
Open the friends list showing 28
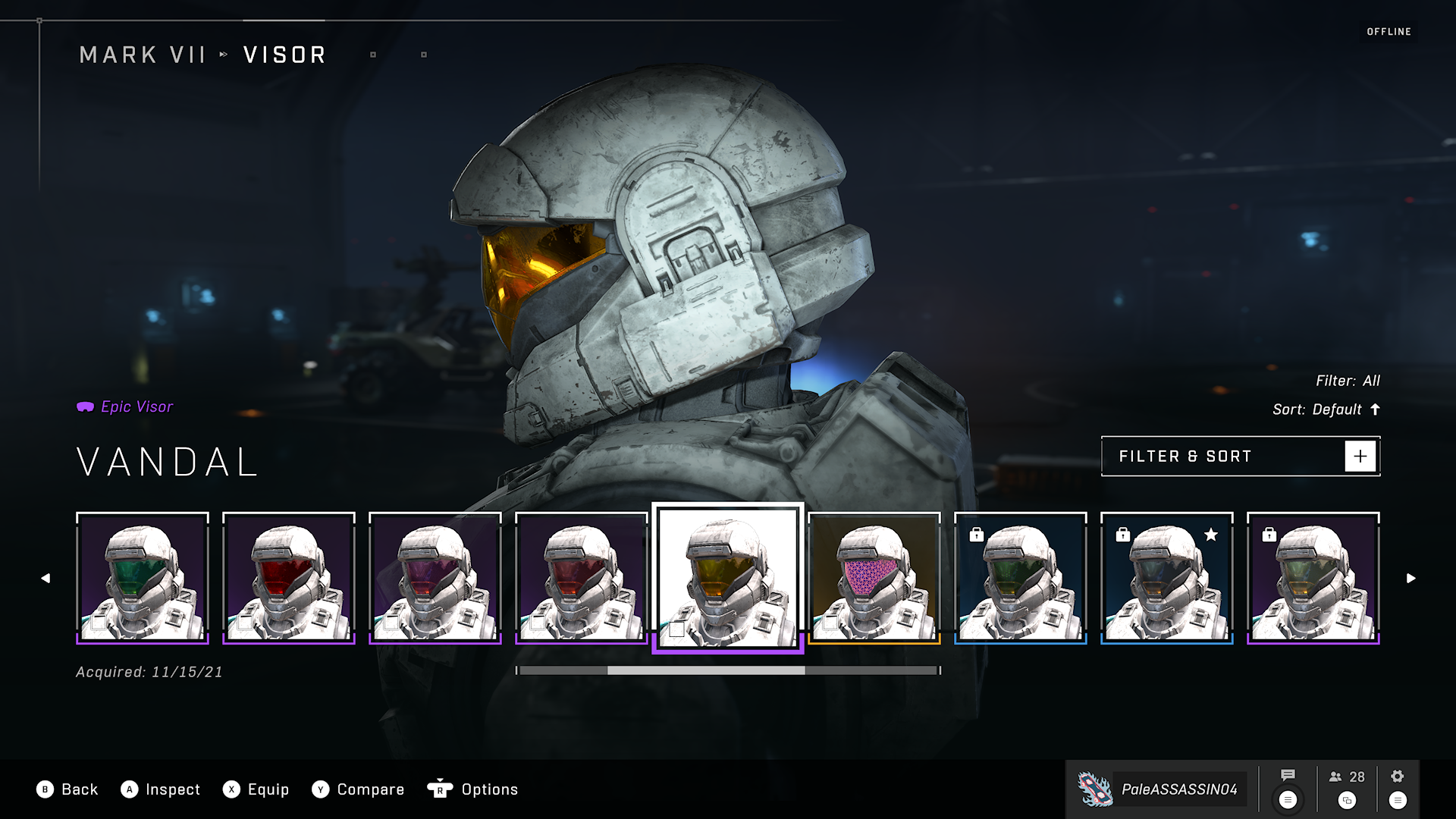click(x=1347, y=777)
